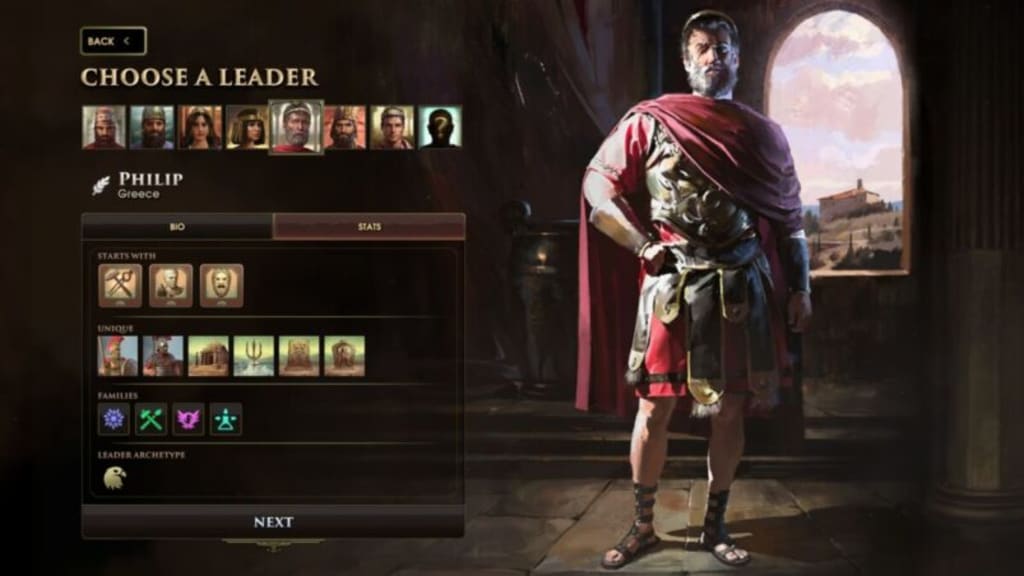Pick the selected Philip leader portrait
Image resolution: width=1024 pixels, height=576 pixels.
[x=296, y=128]
